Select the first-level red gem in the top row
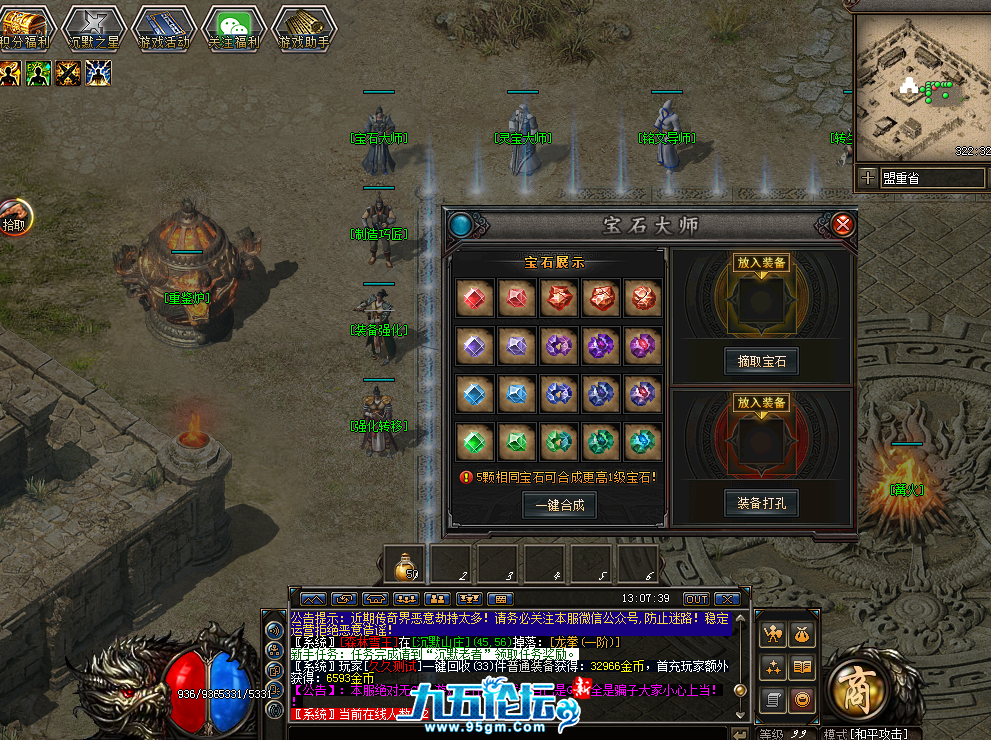 475,298
